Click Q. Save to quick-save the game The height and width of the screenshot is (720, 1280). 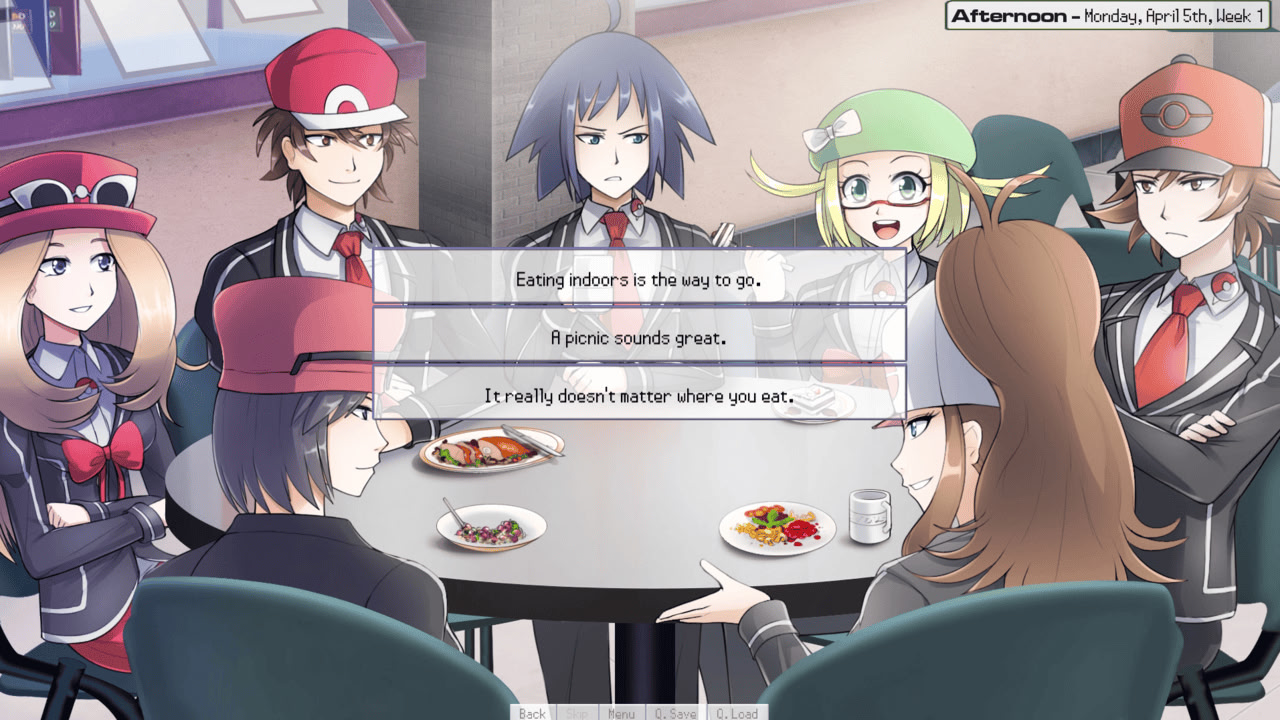coord(677,713)
